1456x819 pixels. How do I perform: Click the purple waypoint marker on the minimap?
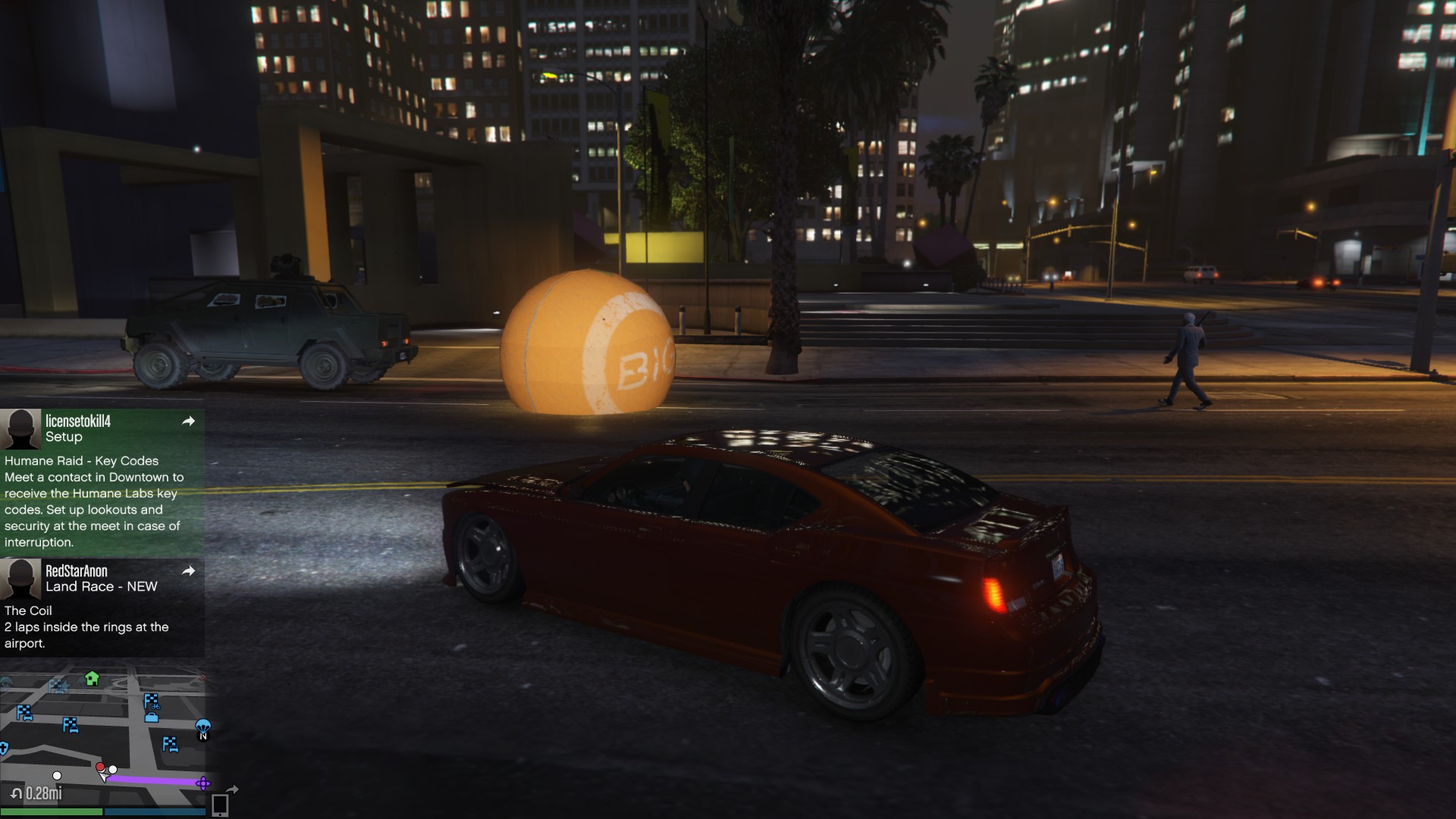(x=202, y=783)
